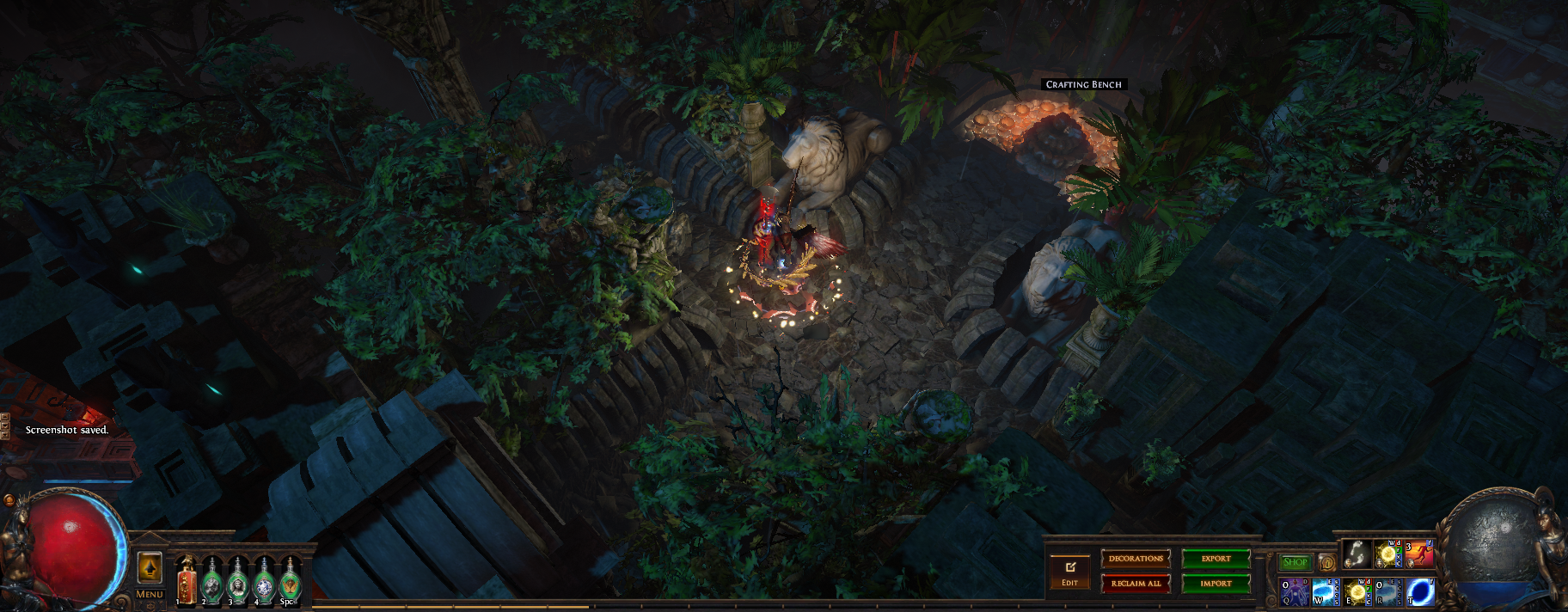Select the green flask with statue bust
Image resolution: width=1568 pixels, height=612 pixels.
238,583
